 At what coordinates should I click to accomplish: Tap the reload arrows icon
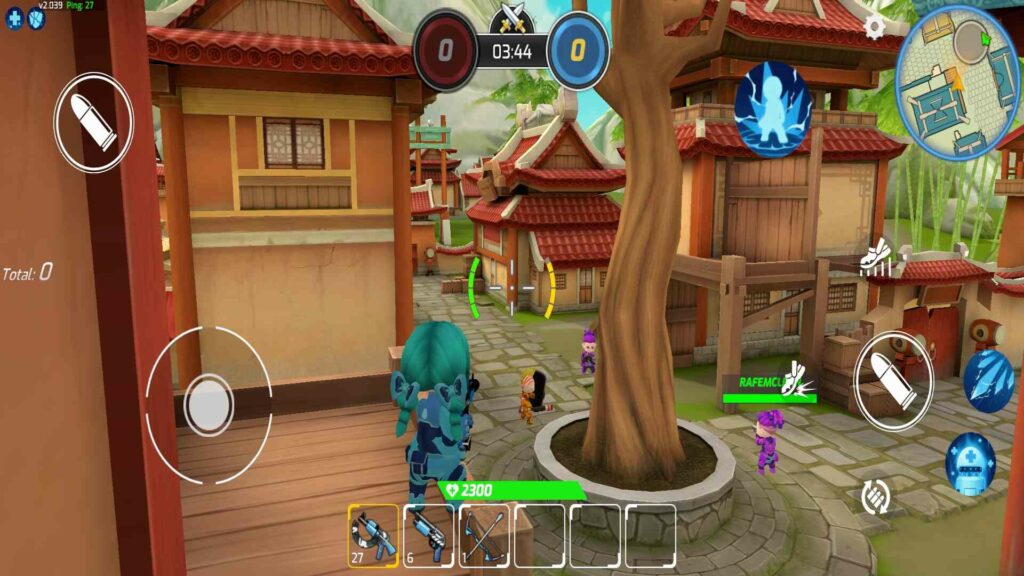876,496
